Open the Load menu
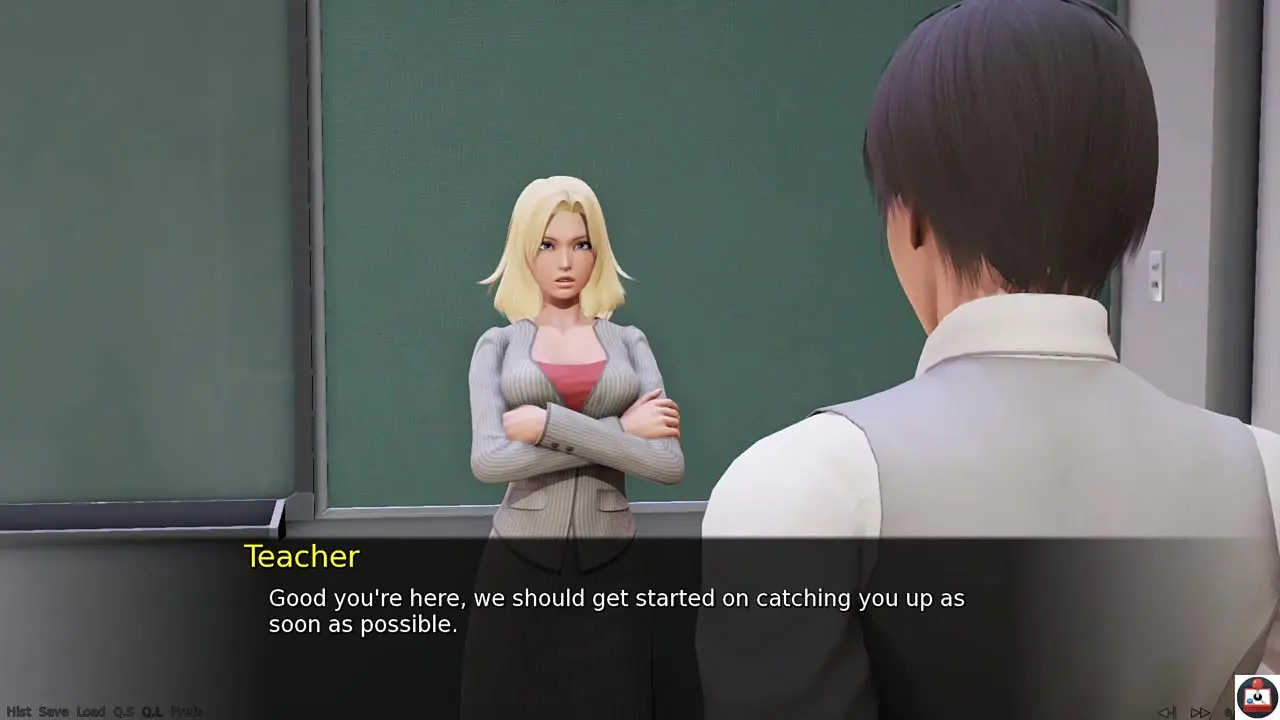The height and width of the screenshot is (720, 1280). (x=91, y=712)
